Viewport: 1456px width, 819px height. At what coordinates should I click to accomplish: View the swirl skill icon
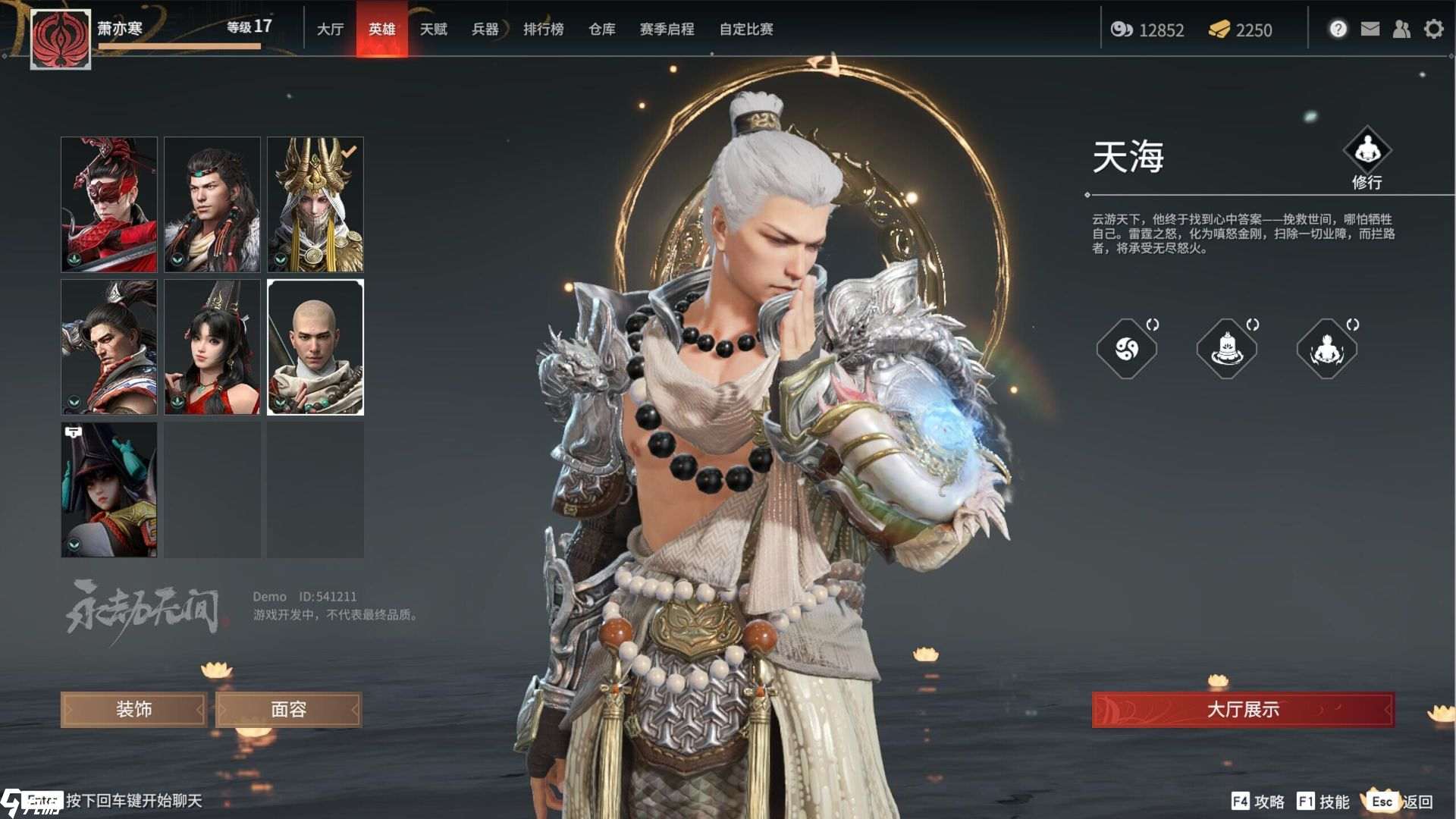(1126, 349)
